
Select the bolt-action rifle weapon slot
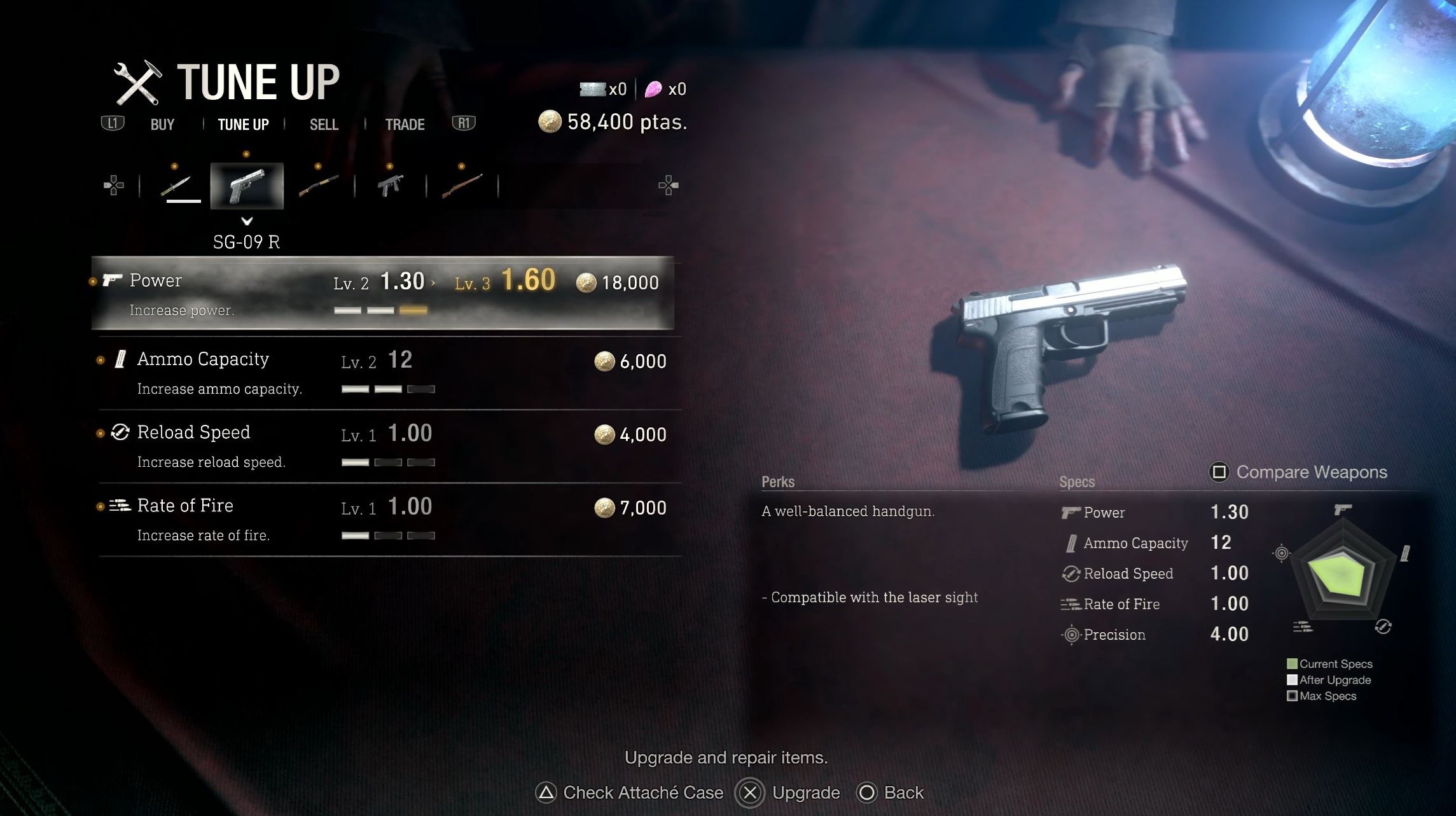coord(462,186)
